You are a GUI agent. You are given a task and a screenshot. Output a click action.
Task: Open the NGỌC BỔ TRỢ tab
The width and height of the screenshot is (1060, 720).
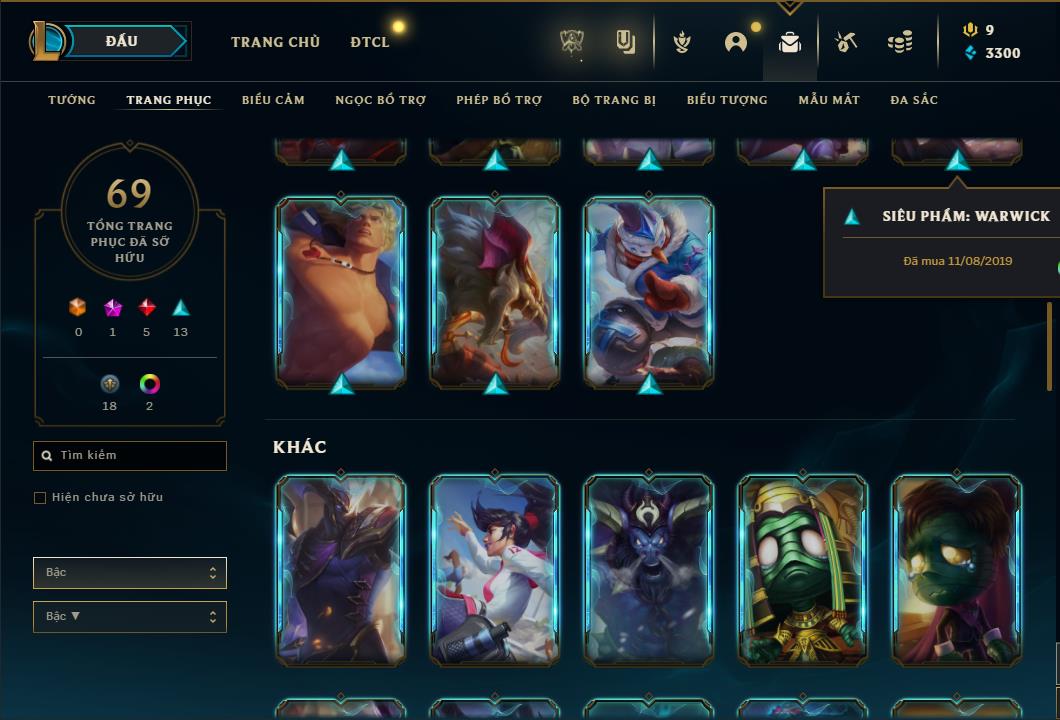pyautogui.click(x=380, y=100)
